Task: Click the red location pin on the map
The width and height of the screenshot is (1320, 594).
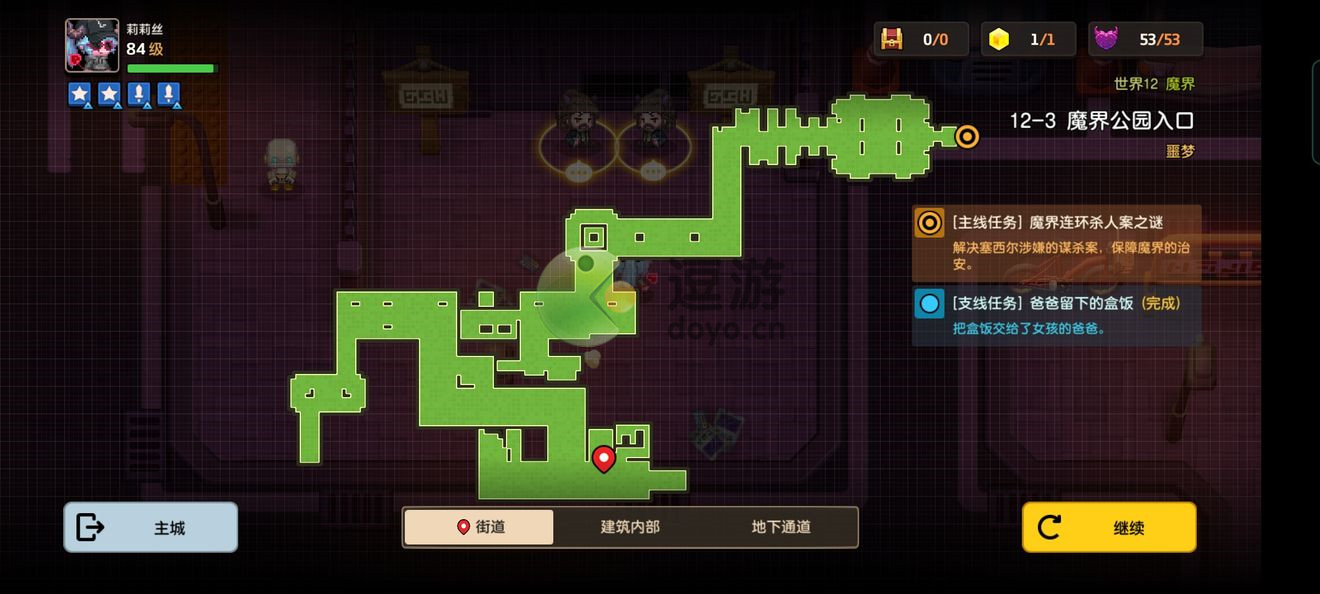Action: [x=603, y=458]
